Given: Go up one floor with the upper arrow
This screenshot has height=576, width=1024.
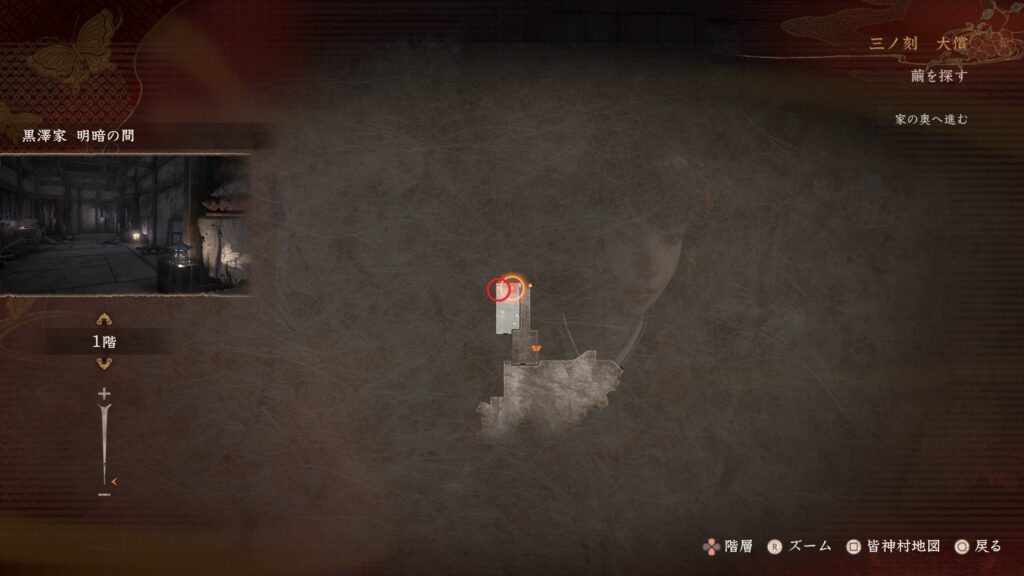Looking at the screenshot, I should coord(104,320).
